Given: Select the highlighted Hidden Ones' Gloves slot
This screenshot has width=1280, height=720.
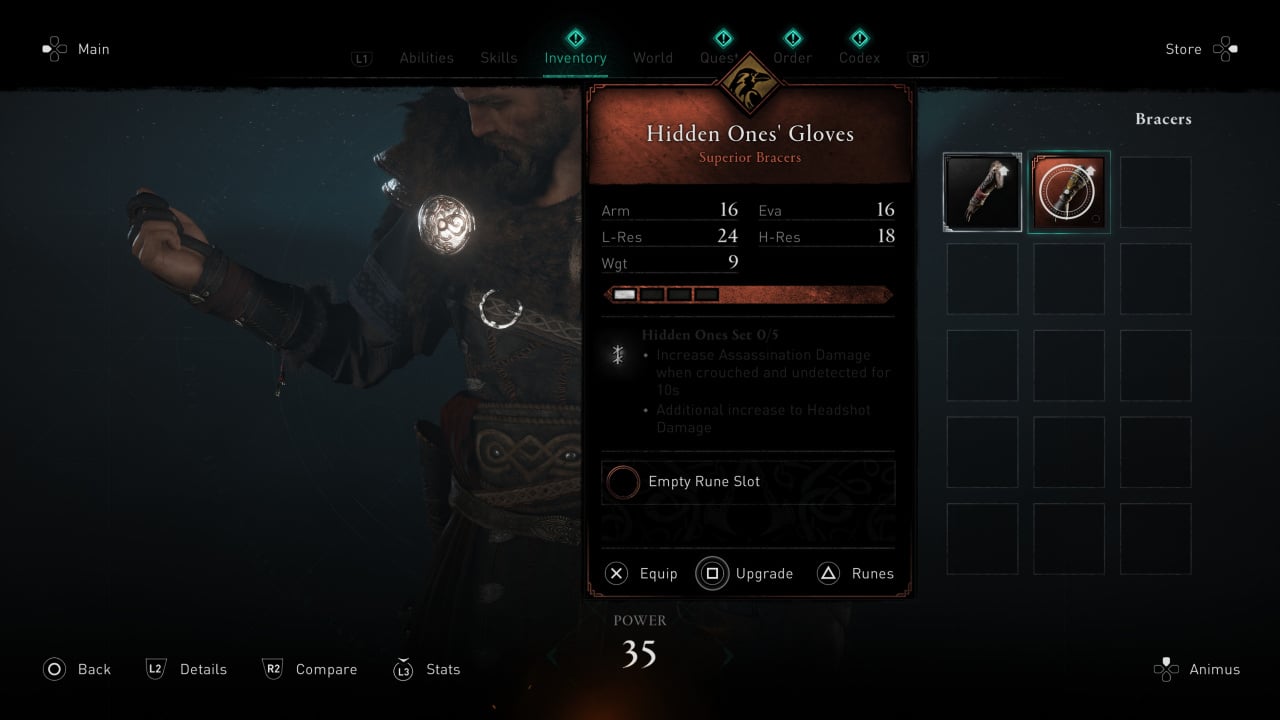Looking at the screenshot, I should (1069, 192).
